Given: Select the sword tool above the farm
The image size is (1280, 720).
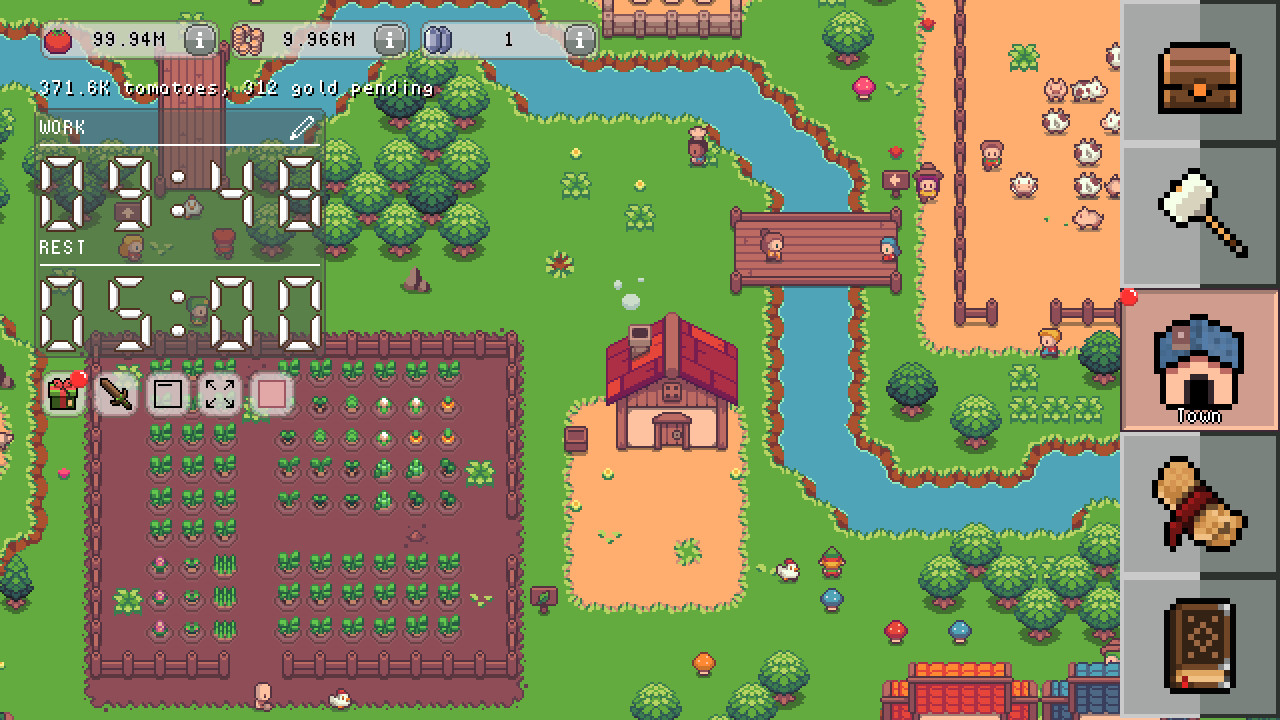Looking at the screenshot, I should point(113,394).
